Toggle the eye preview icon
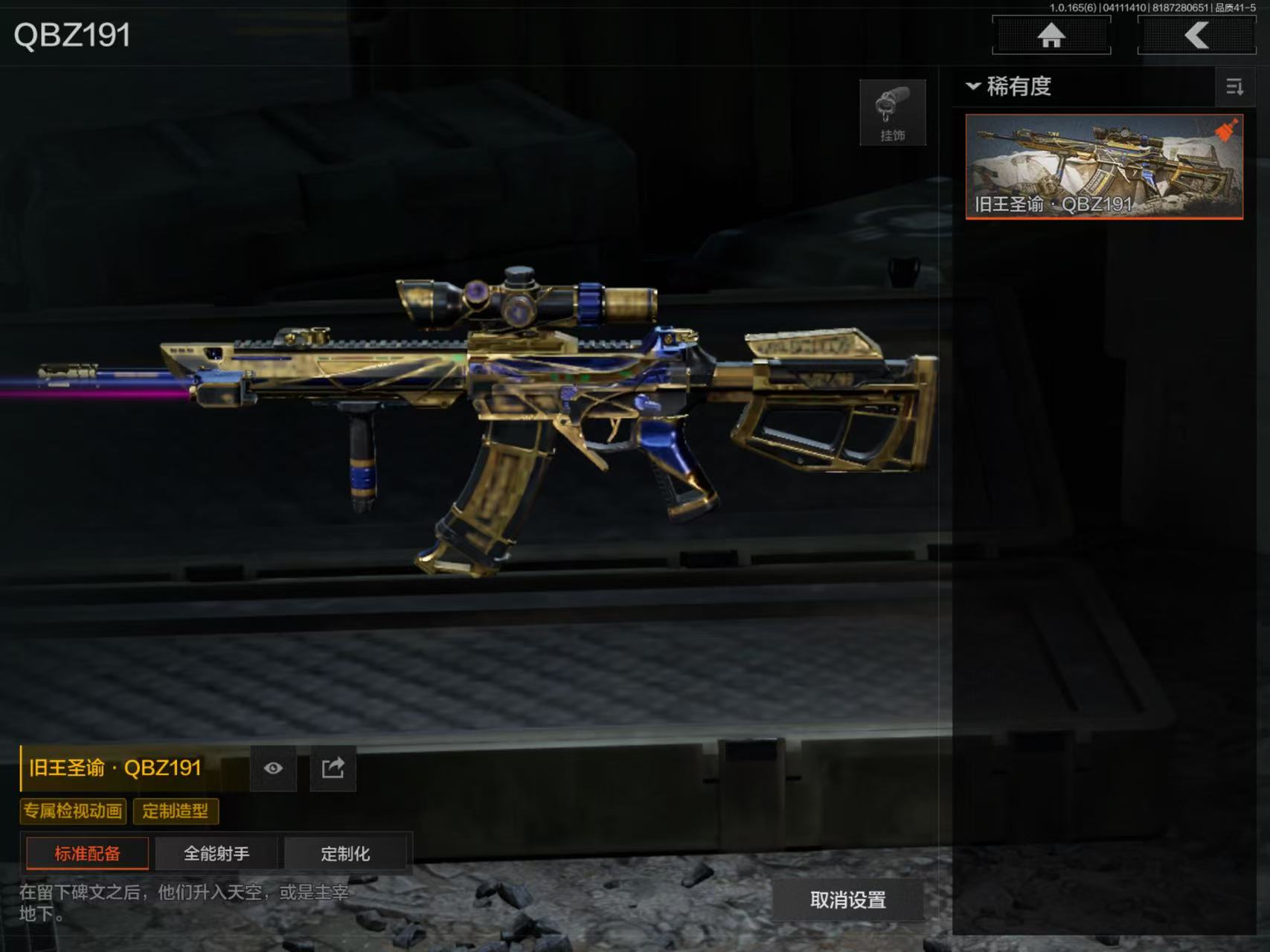The image size is (1270, 952). pyautogui.click(x=273, y=768)
